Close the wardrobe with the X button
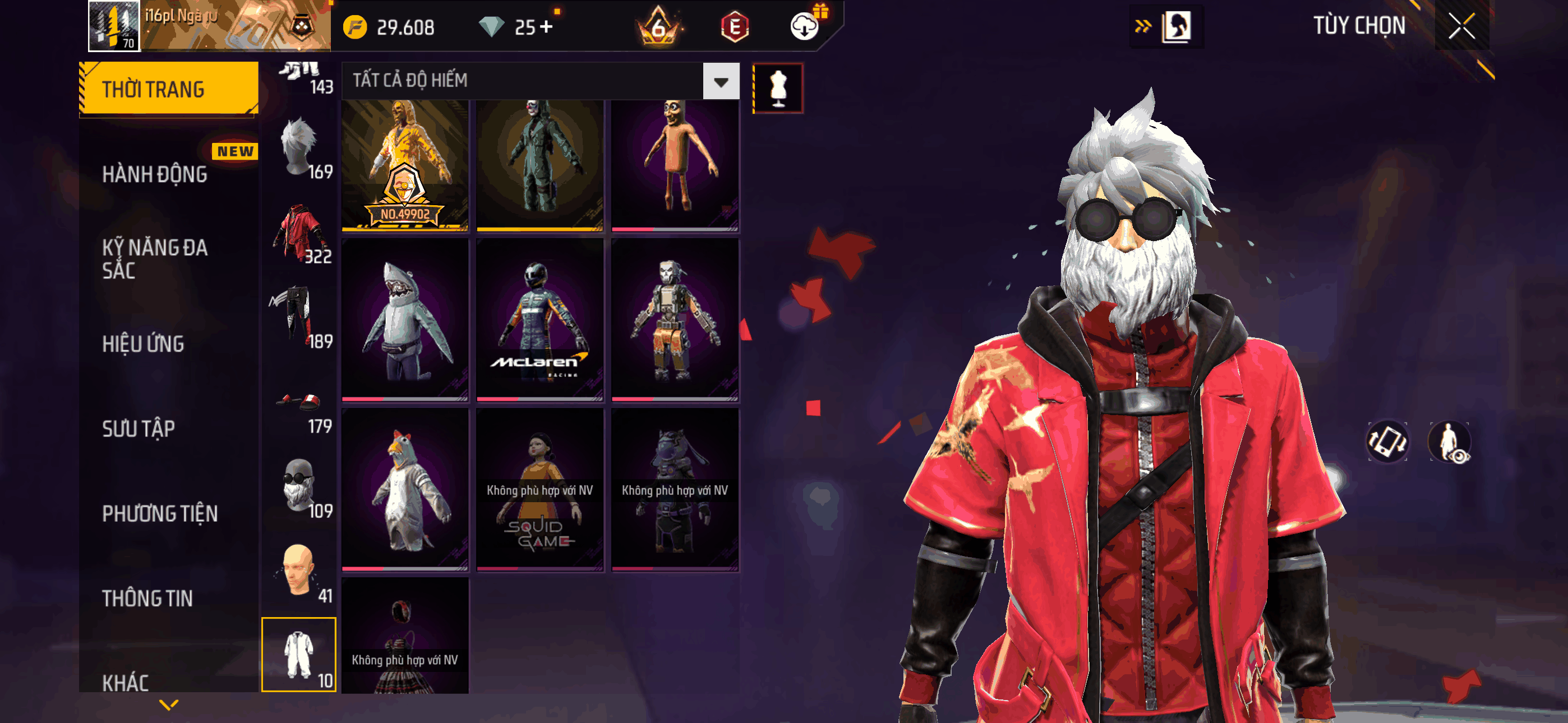 [1461, 26]
